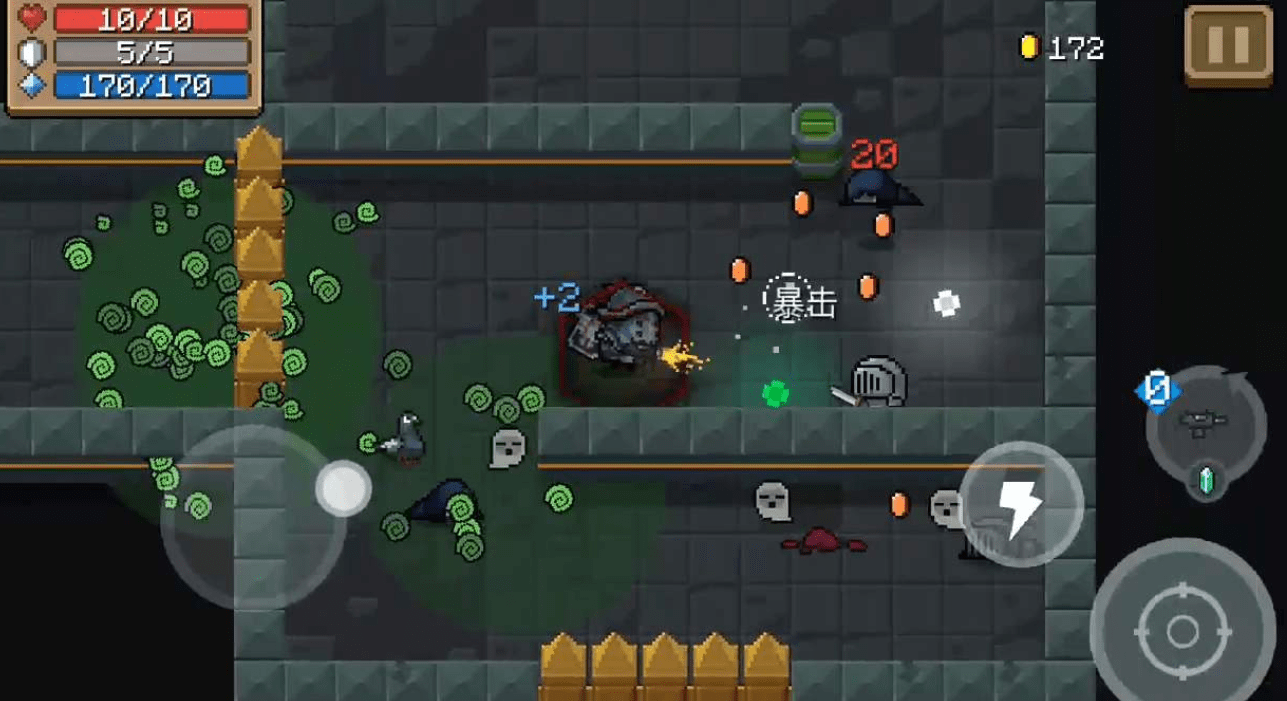The image size is (1287, 701).
Task: Tap the virtual joystick thumb knob
Action: [343, 489]
